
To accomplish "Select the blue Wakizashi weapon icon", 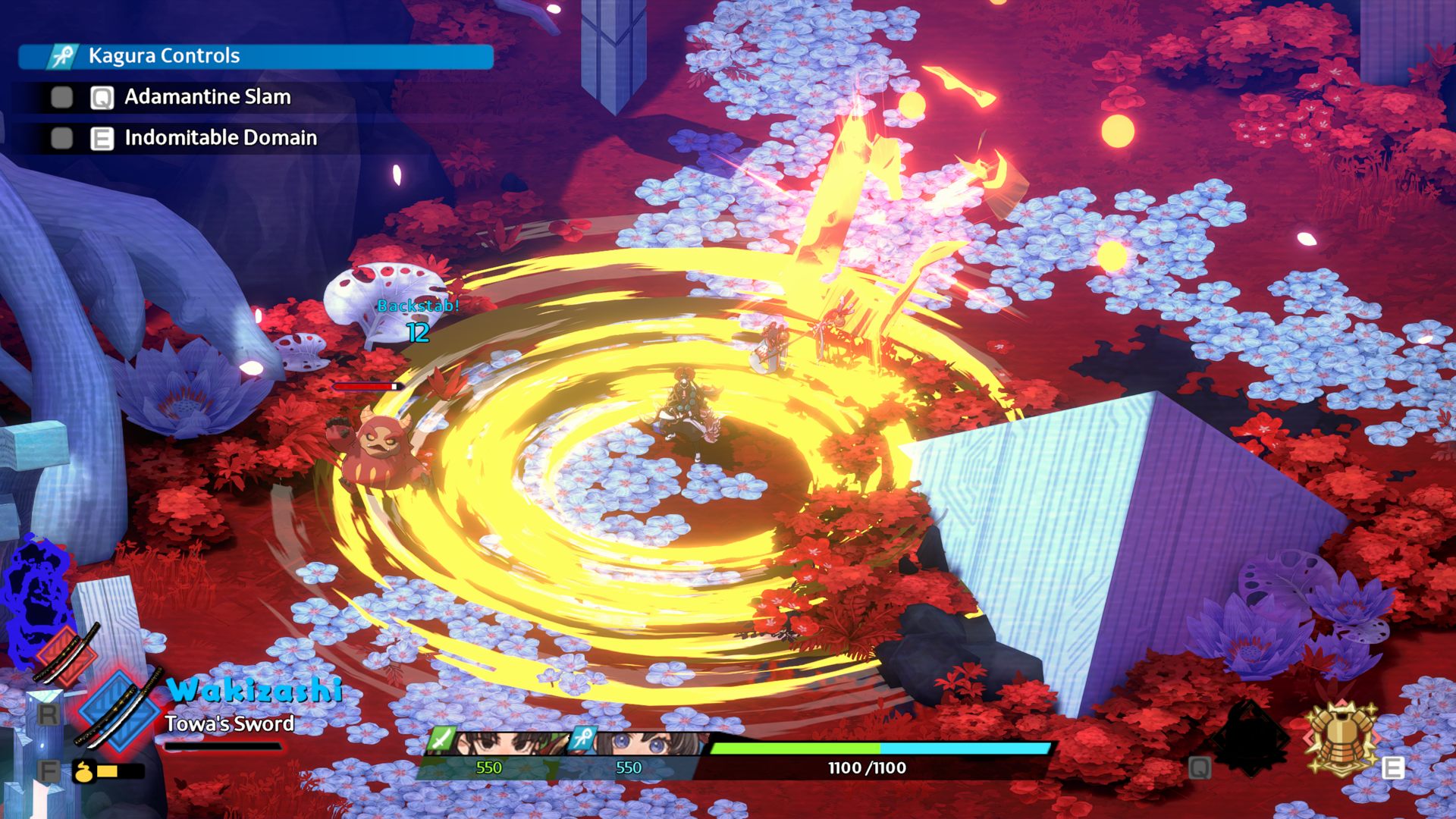I will pos(119,711).
